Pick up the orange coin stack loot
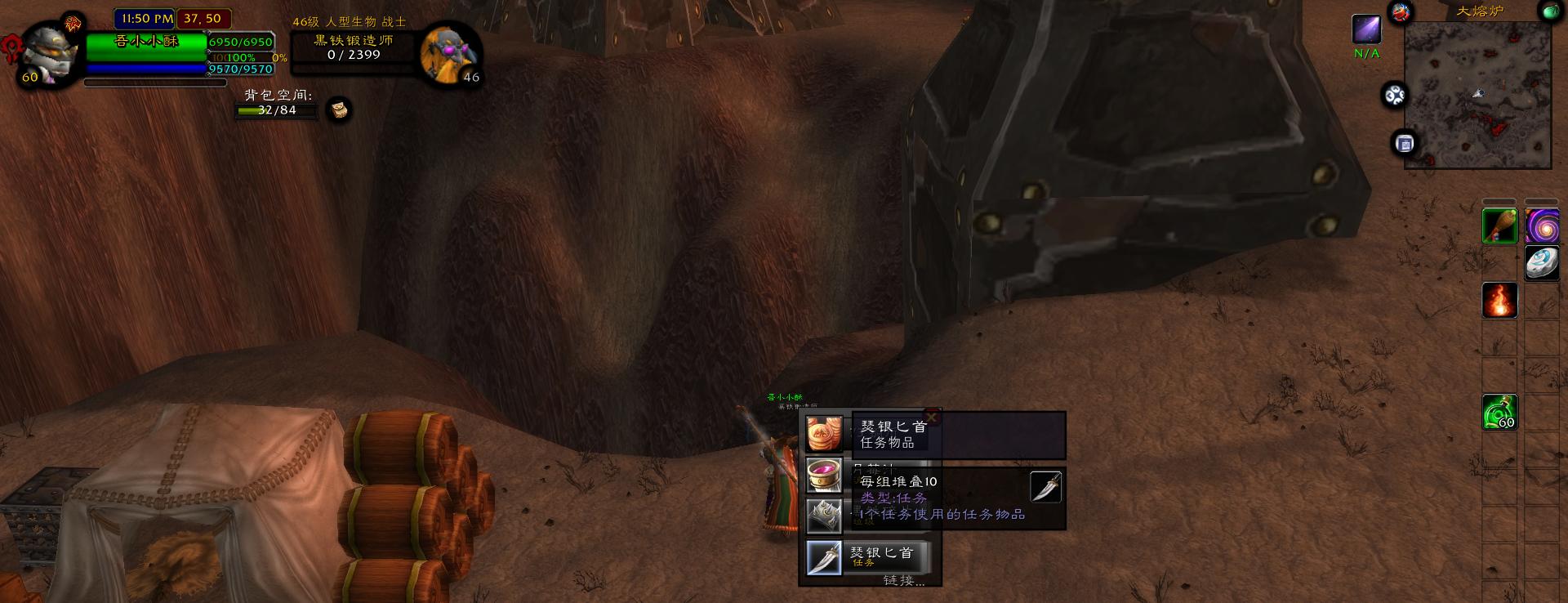 point(824,434)
